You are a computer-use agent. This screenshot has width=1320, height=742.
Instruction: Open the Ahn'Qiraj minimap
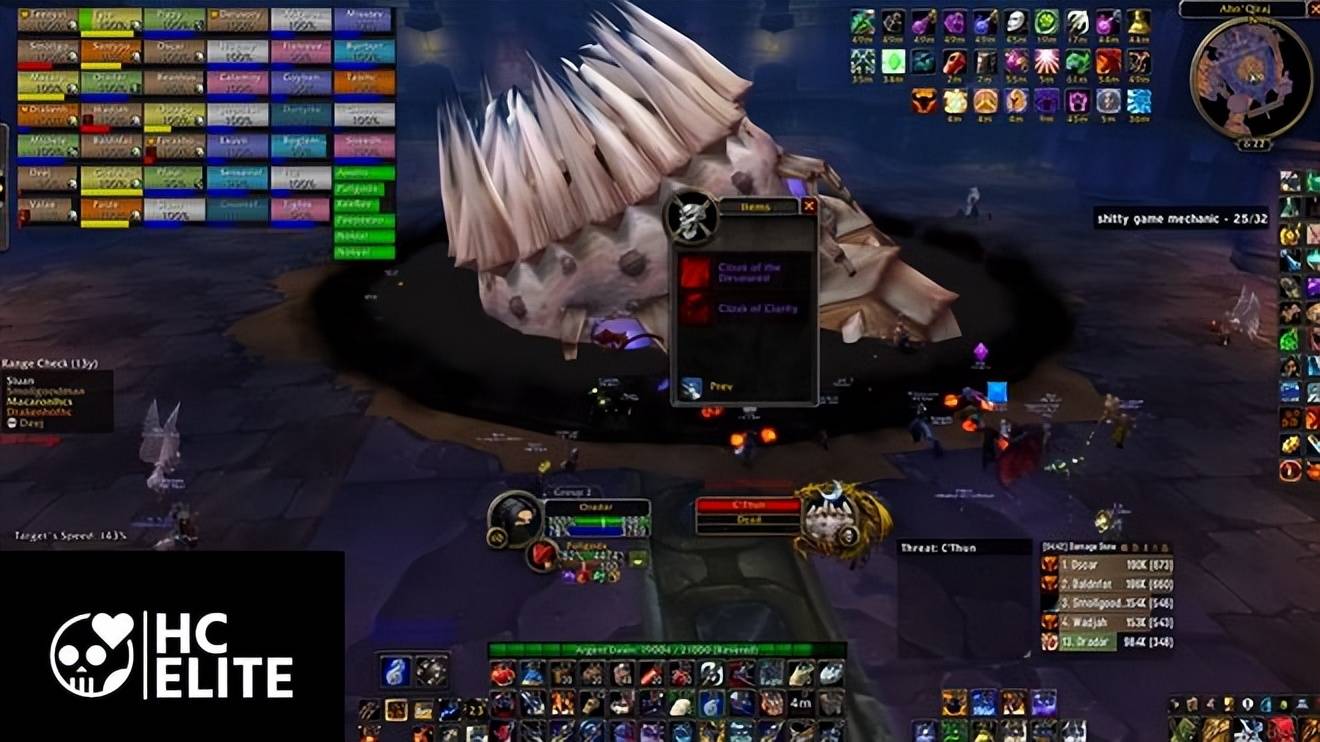1250,78
